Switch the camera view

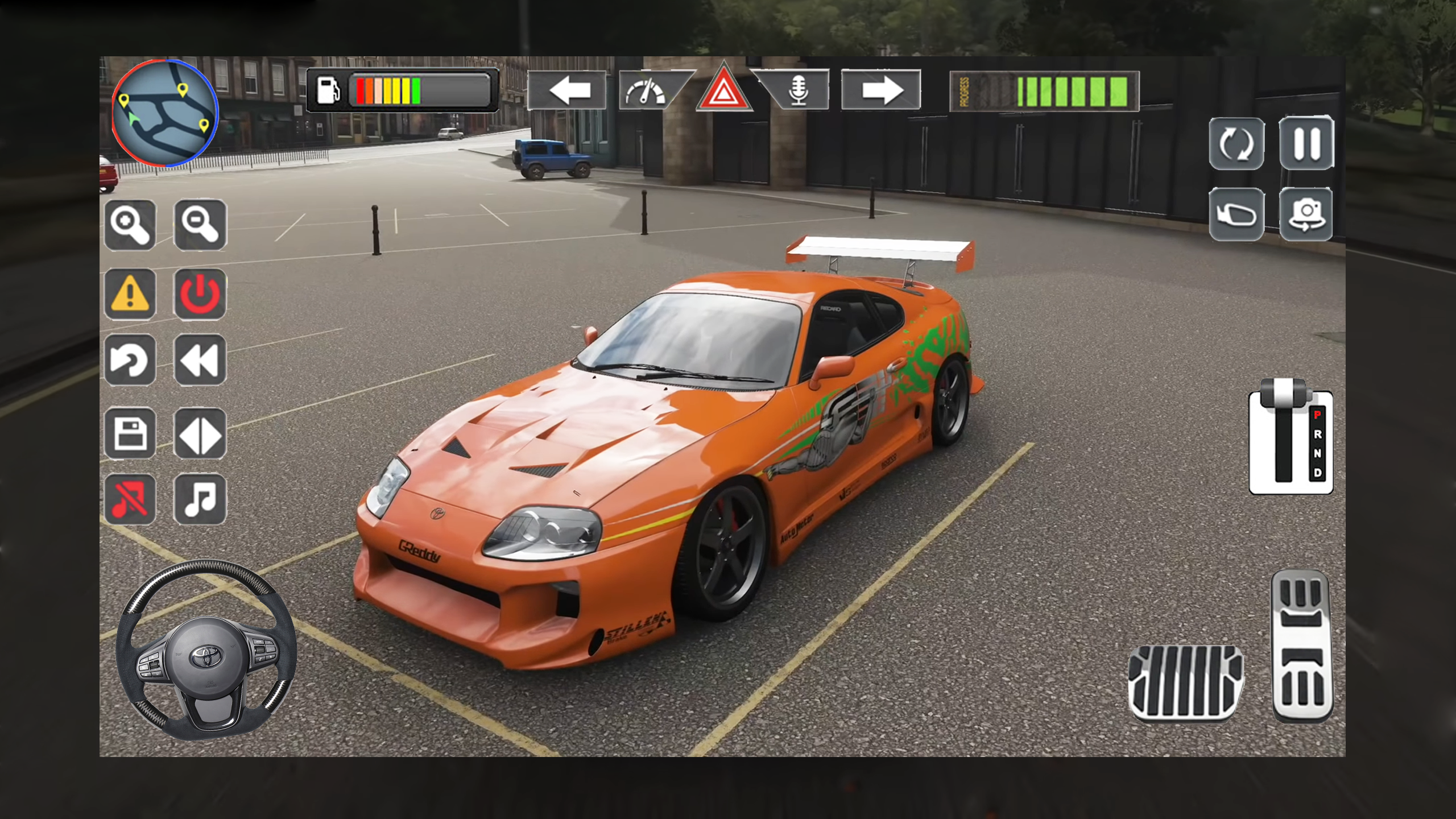pos(1306,214)
